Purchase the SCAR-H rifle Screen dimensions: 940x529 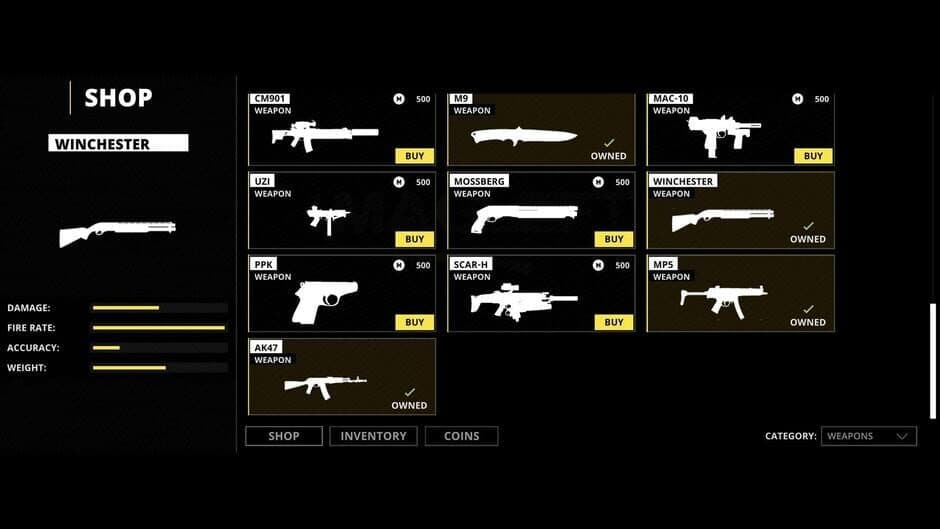[x=613, y=322]
